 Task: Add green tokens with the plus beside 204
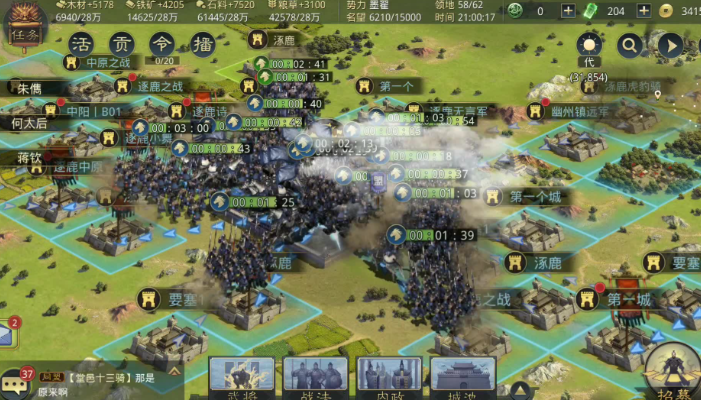point(644,11)
